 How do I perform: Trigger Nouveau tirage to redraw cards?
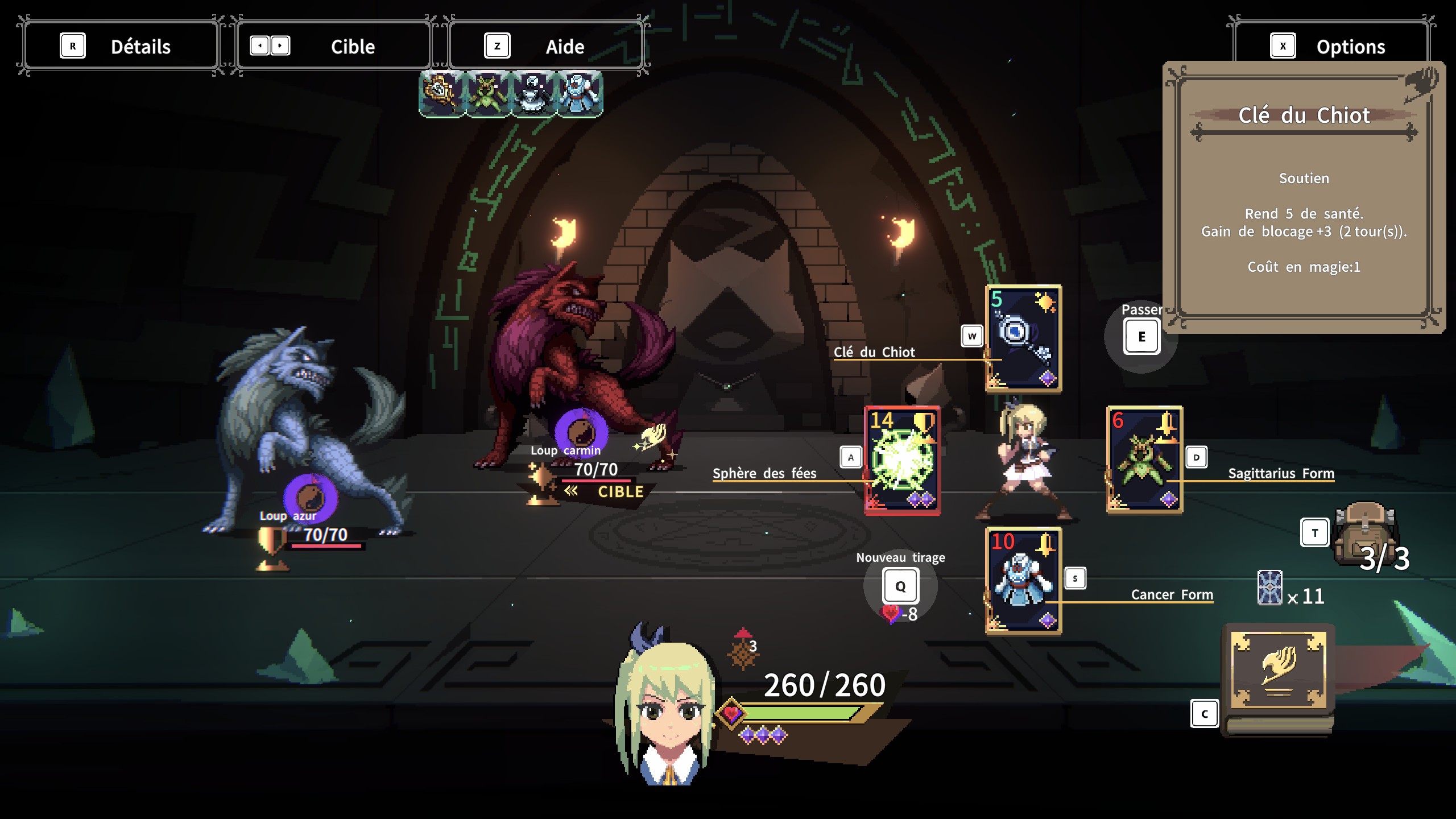coord(900,586)
